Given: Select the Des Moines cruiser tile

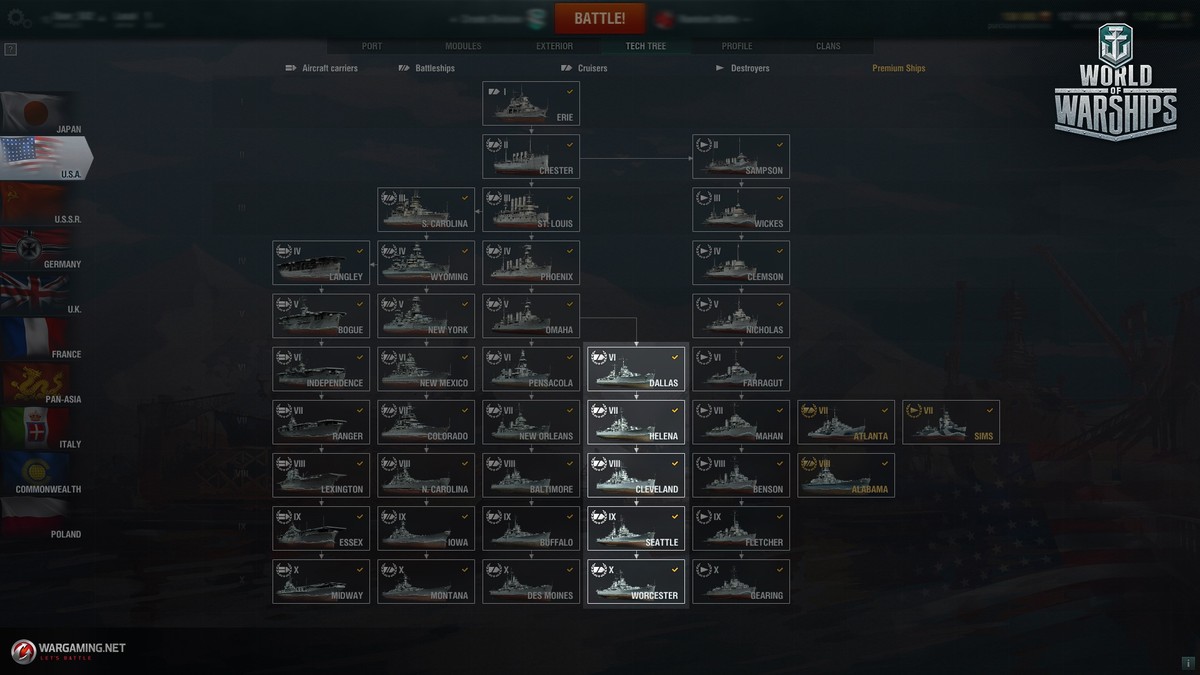Looking at the screenshot, I should coord(531,581).
